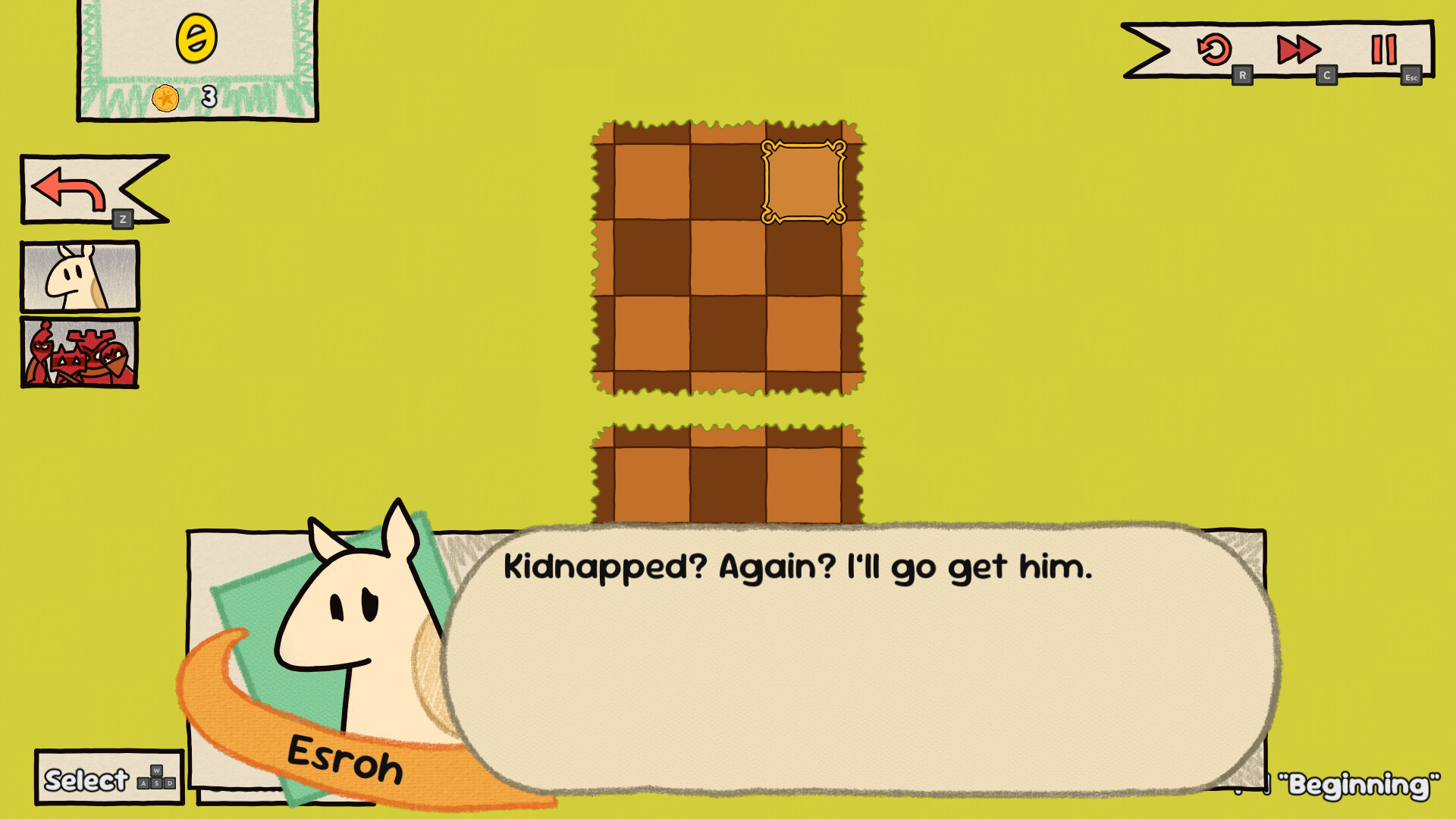Click the C keycap shortcut label
The image size is (1456, 819).
1328,76
